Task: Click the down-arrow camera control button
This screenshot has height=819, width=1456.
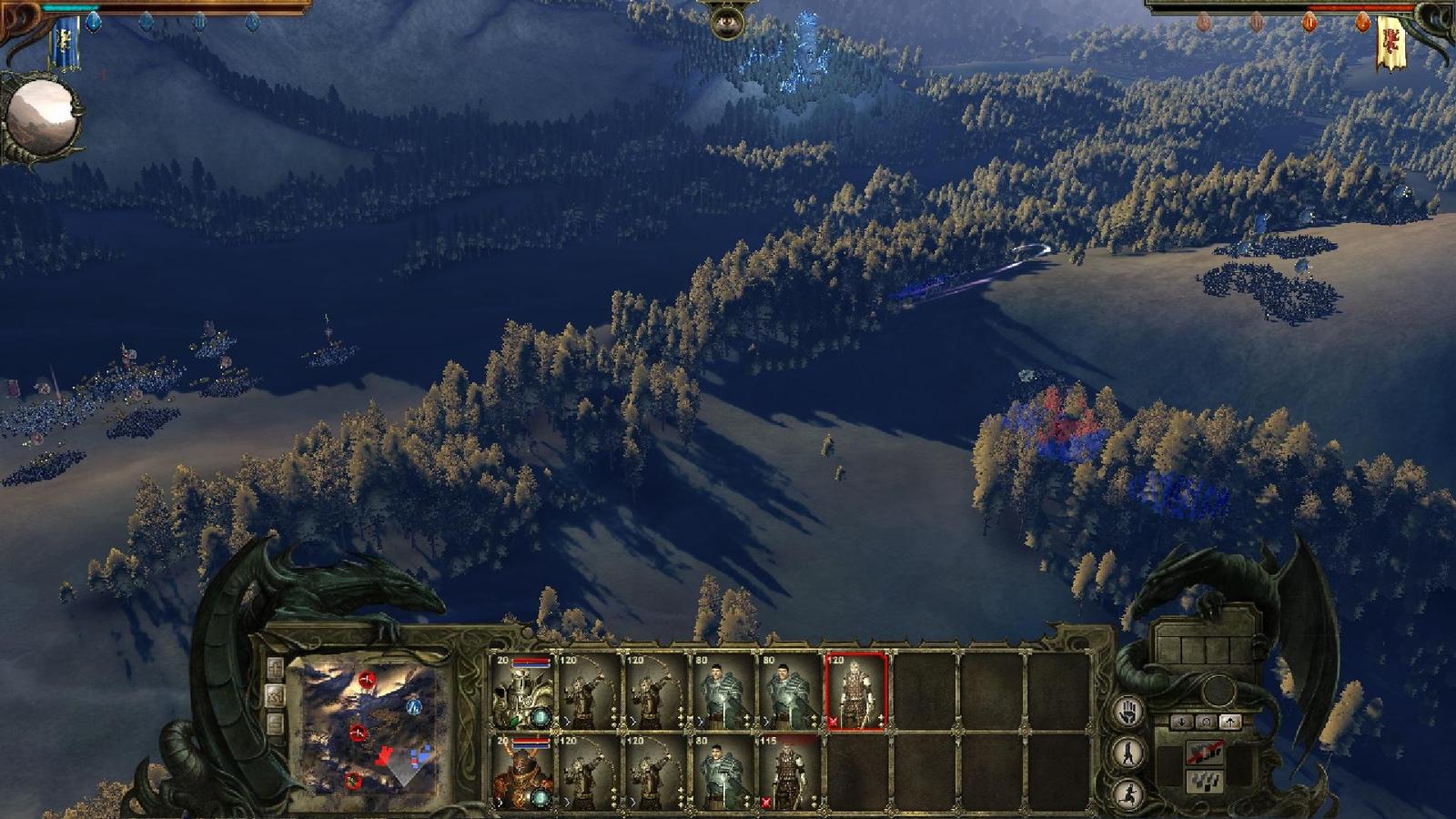Action: 1181,722
